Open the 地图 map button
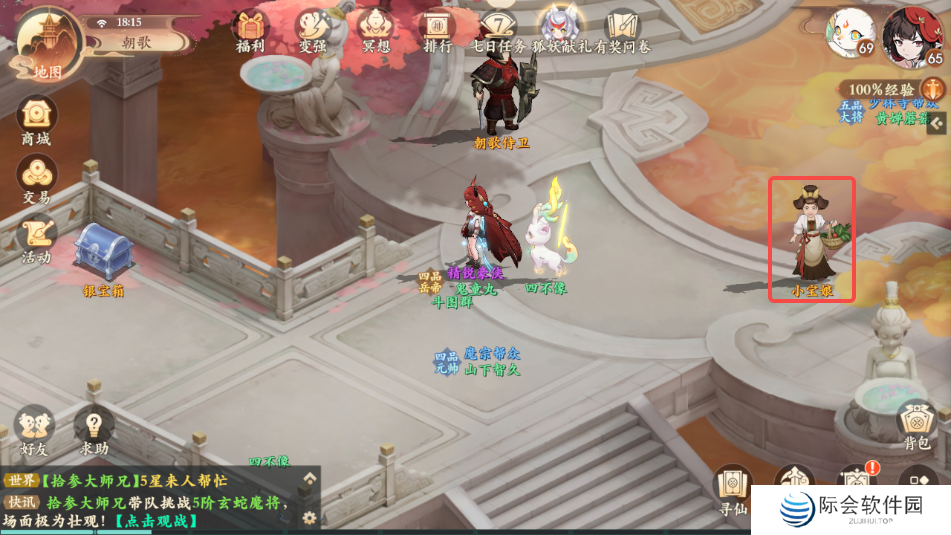The image size is (951, 535). 46,45
